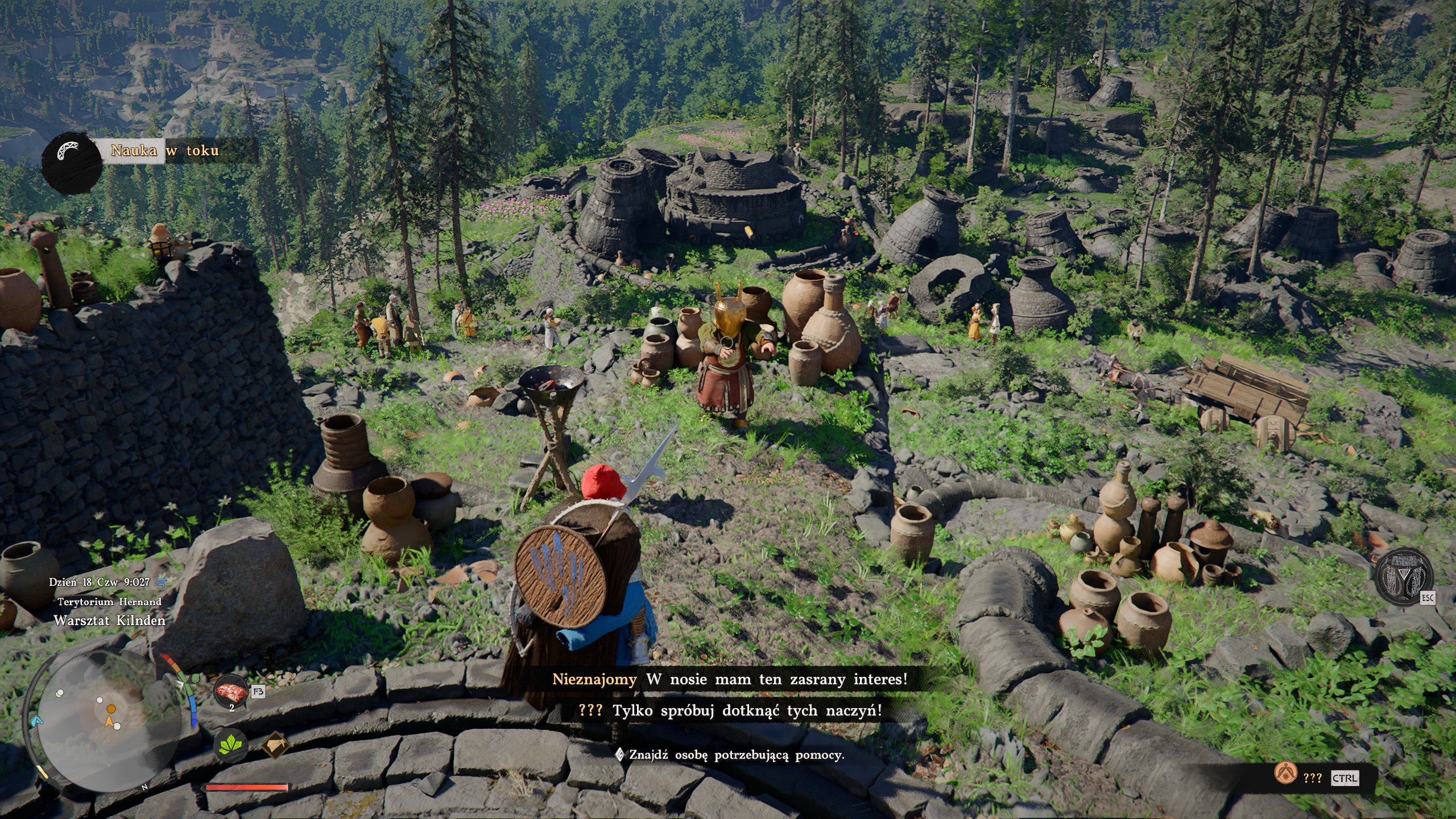Use the raw meat food slot
1456x819 pixels.
click(230, 692)
